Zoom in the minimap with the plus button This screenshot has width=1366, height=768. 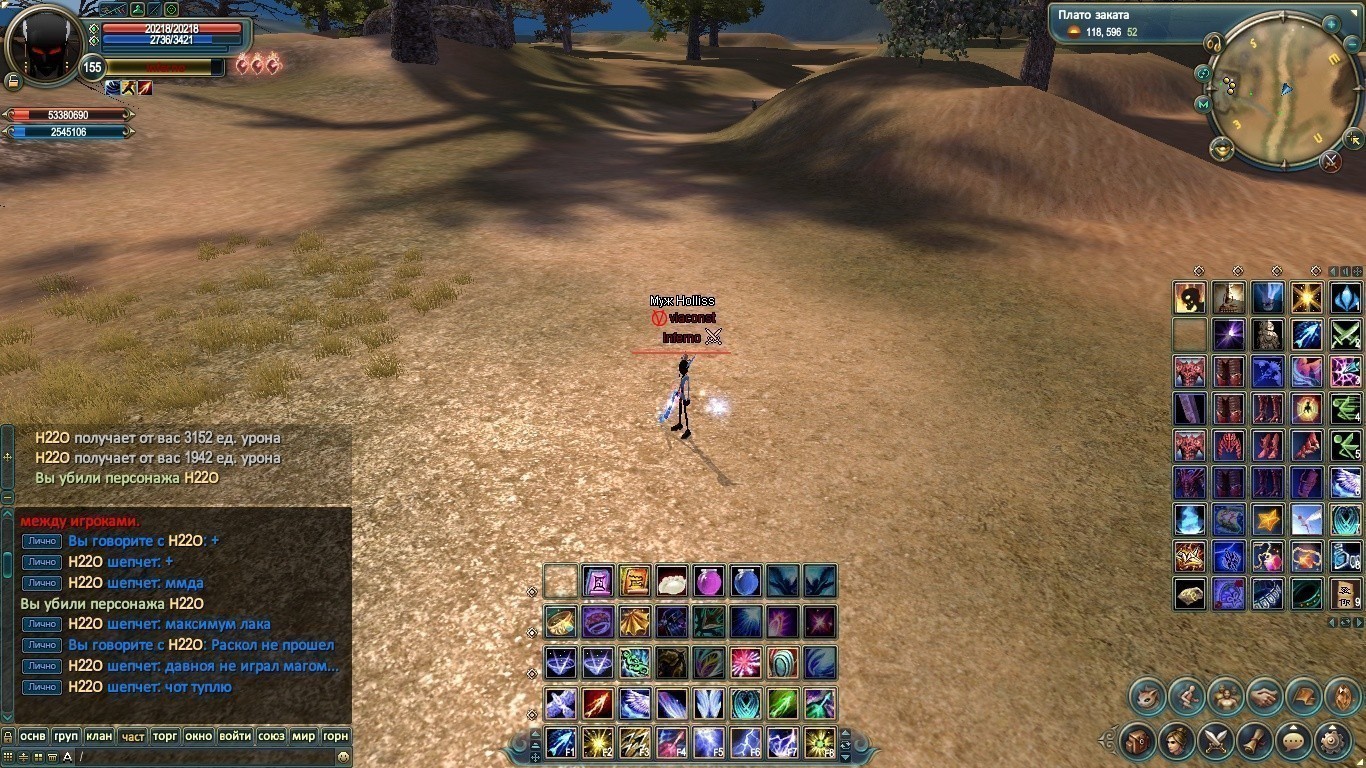(x=1331, y=24)
